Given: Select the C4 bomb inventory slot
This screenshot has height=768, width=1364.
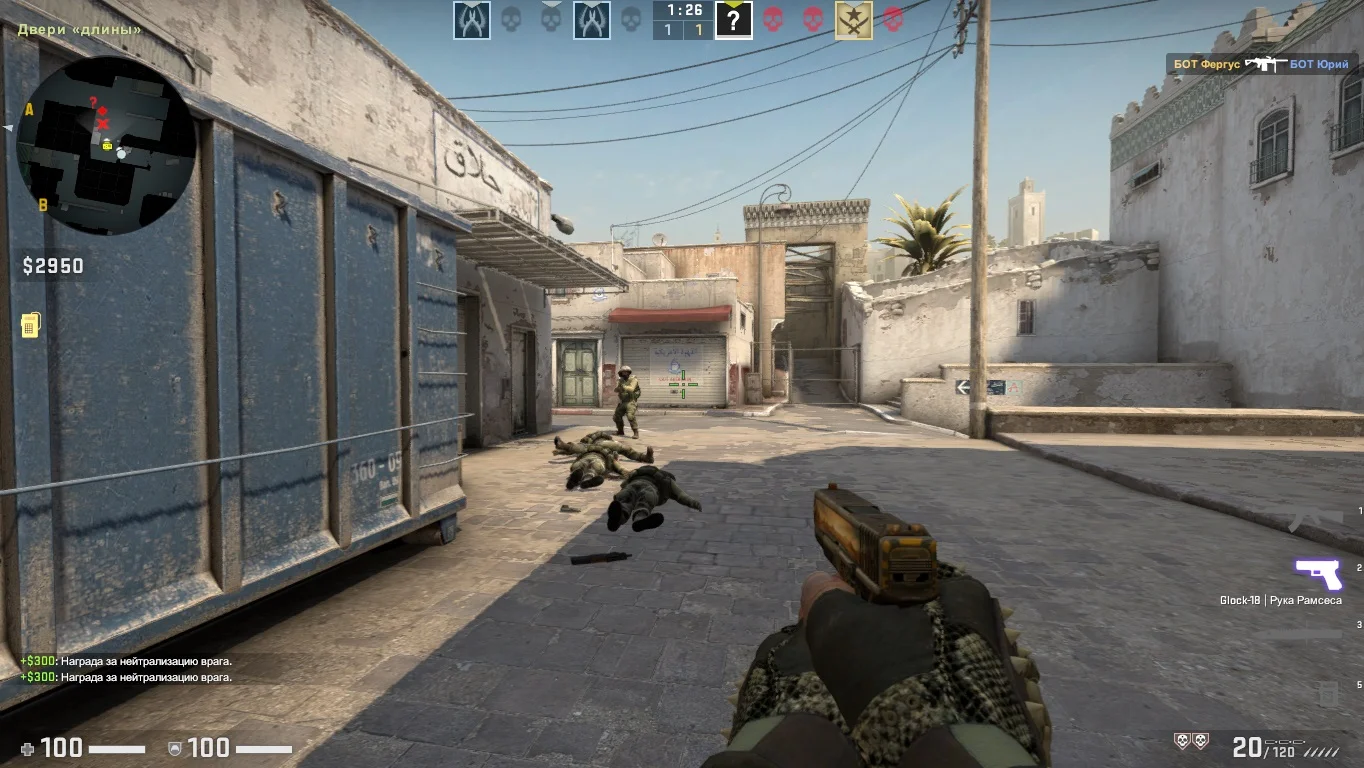Looking at the screenshot, I should tap(1326, 692).
